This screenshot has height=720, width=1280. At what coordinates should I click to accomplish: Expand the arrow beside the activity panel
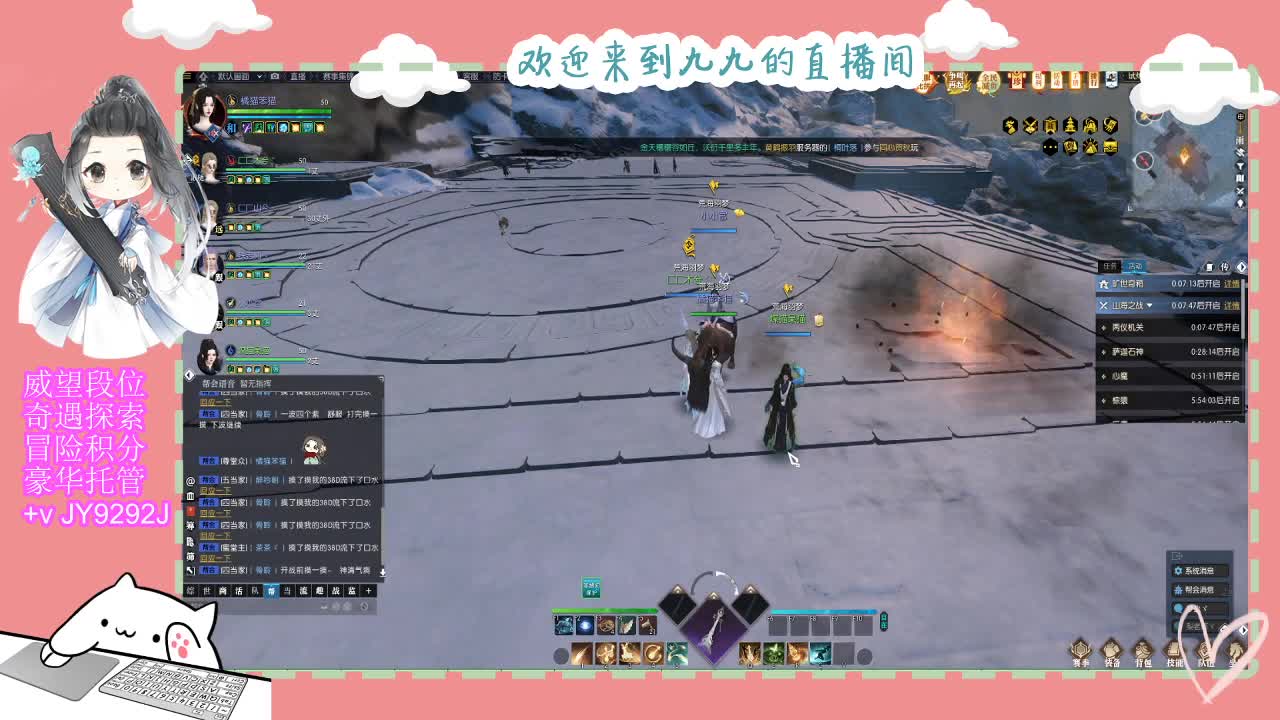pyautogui.click(x=1243, y=266)
